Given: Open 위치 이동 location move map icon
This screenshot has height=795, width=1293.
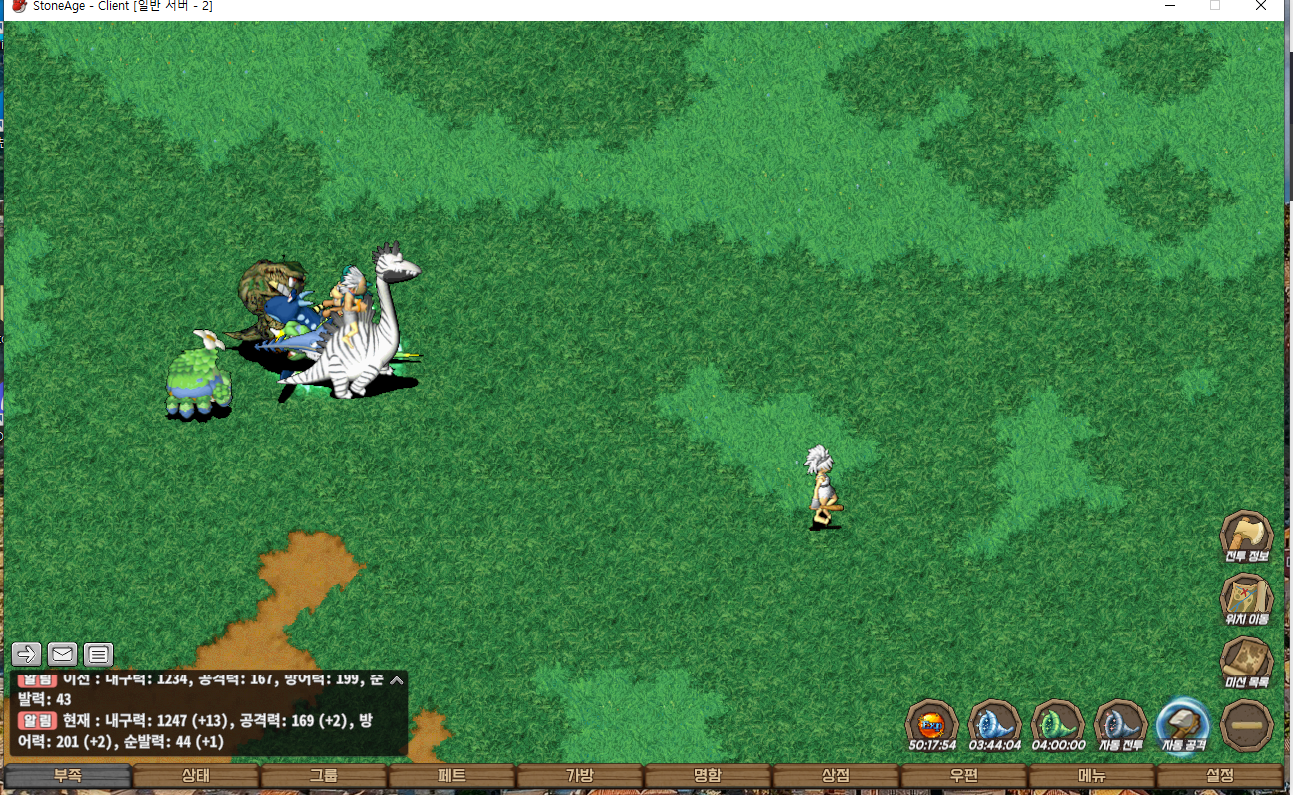Looking at the screenshot, I should tap(1246, 599).
